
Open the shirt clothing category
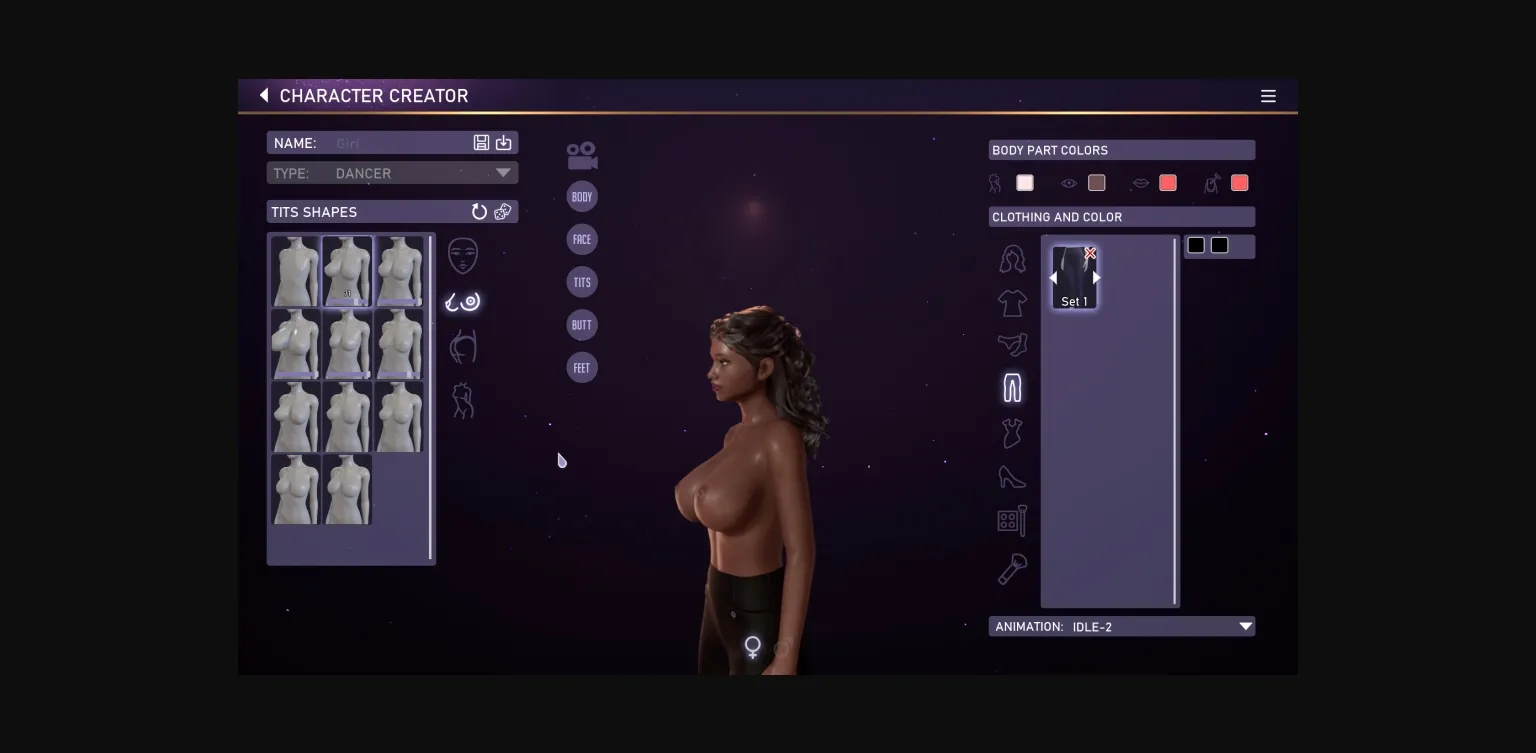point(1012,303)
